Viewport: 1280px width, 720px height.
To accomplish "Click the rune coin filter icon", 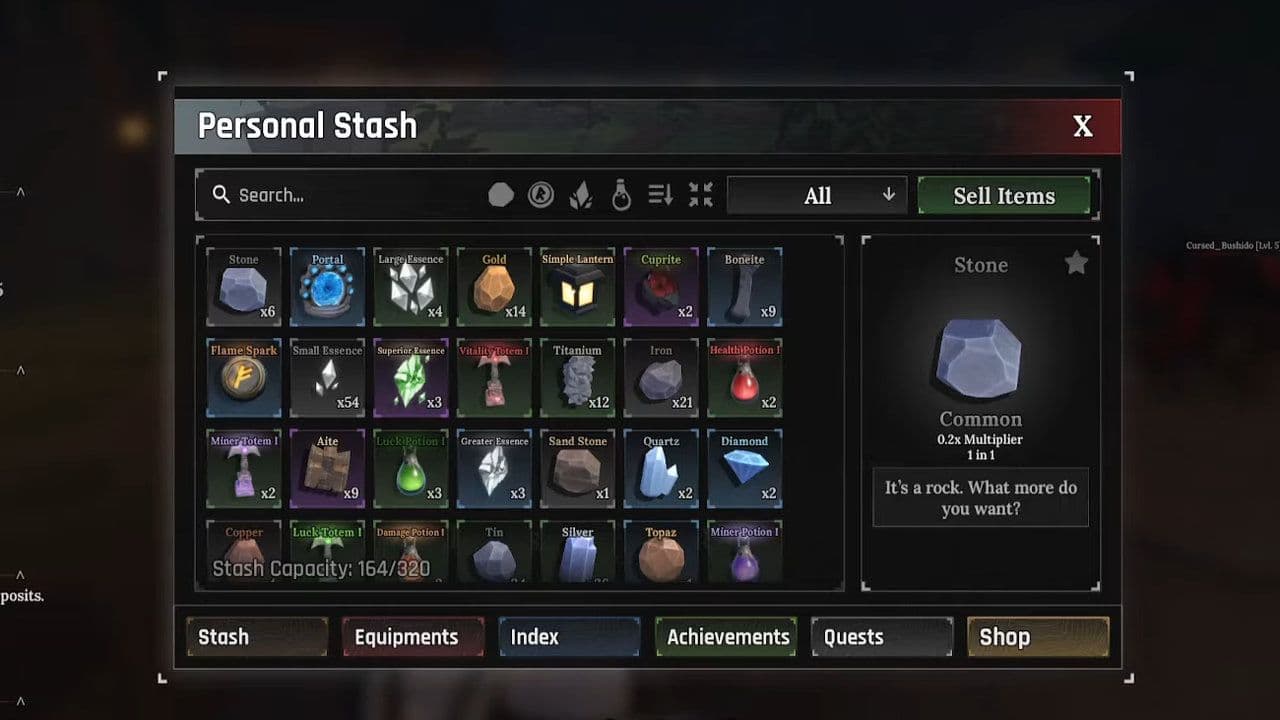I will 542,194.
